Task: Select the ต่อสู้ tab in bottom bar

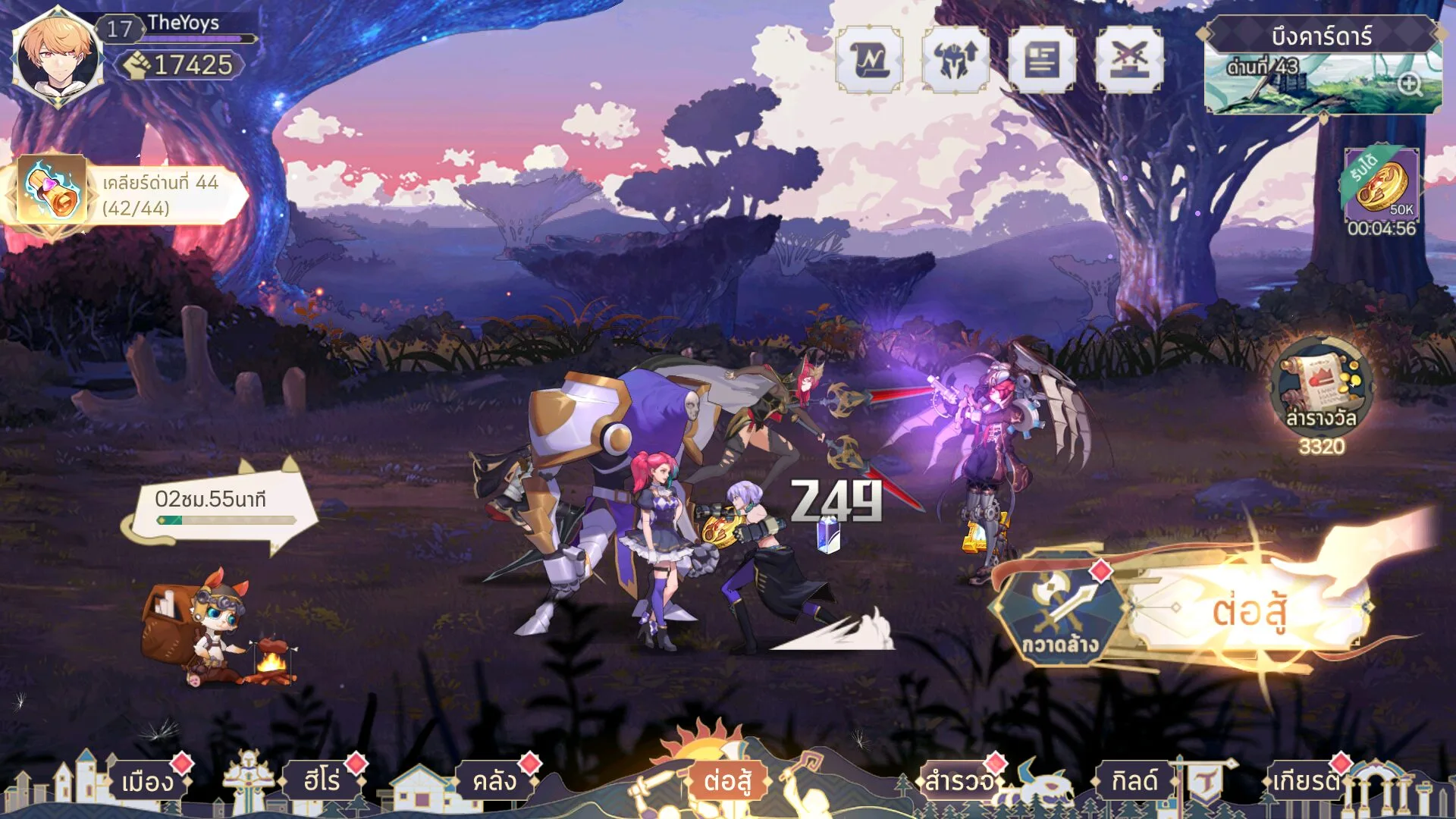Action: tap(727, 781)
